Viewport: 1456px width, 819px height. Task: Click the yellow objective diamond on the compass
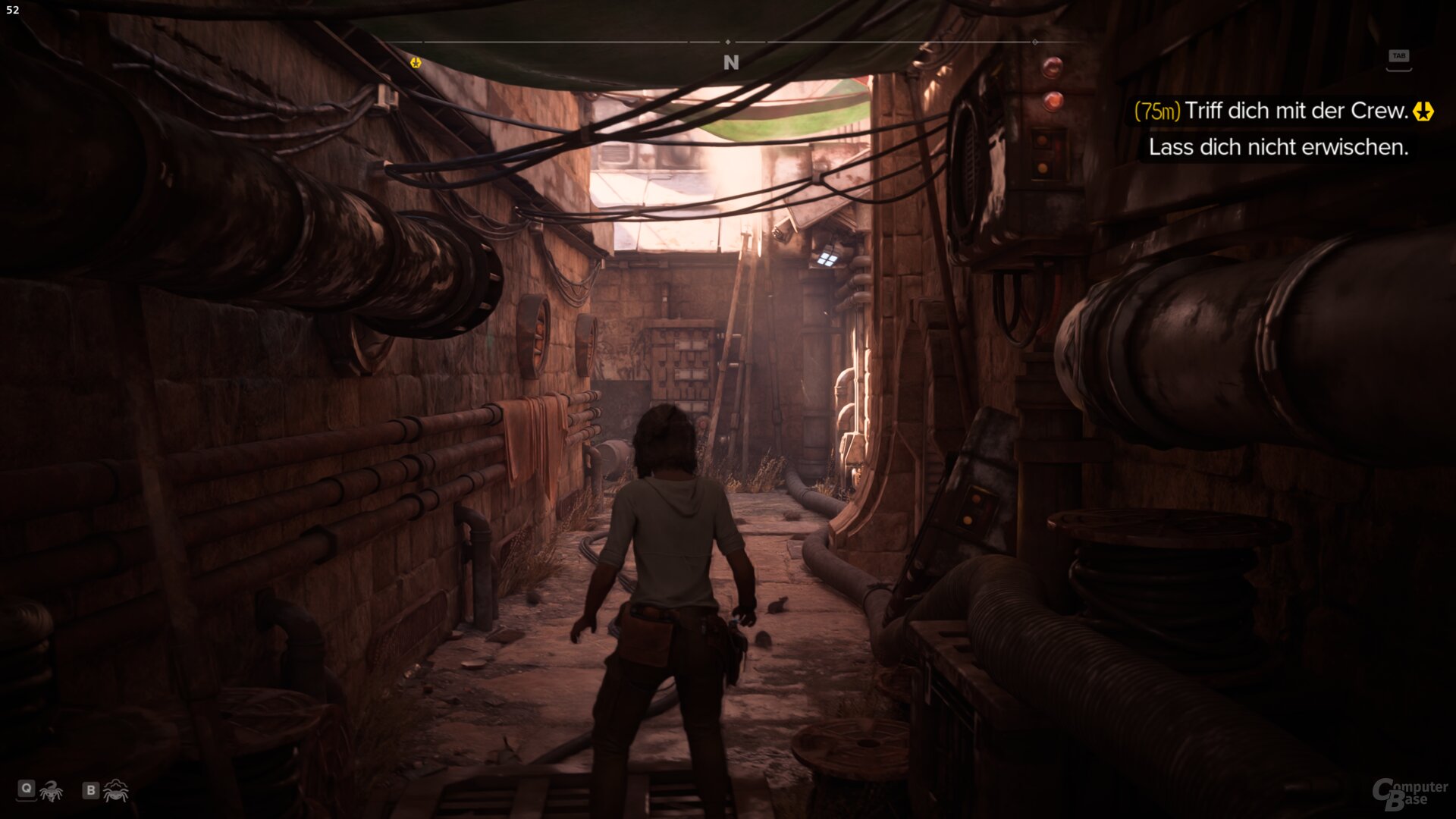pyautogui.click(x=414, y=64)
